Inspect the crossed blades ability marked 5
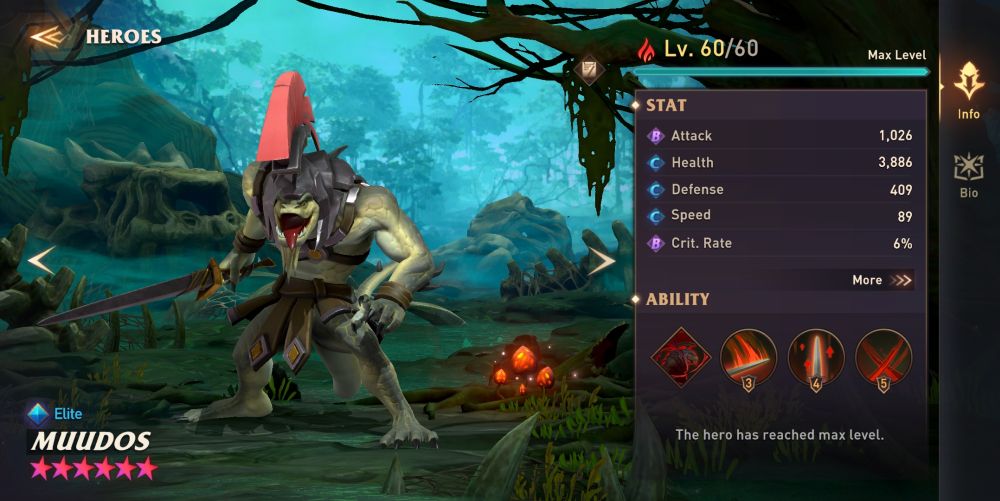This screenshot has height=501, width=1000. (883, 356)
